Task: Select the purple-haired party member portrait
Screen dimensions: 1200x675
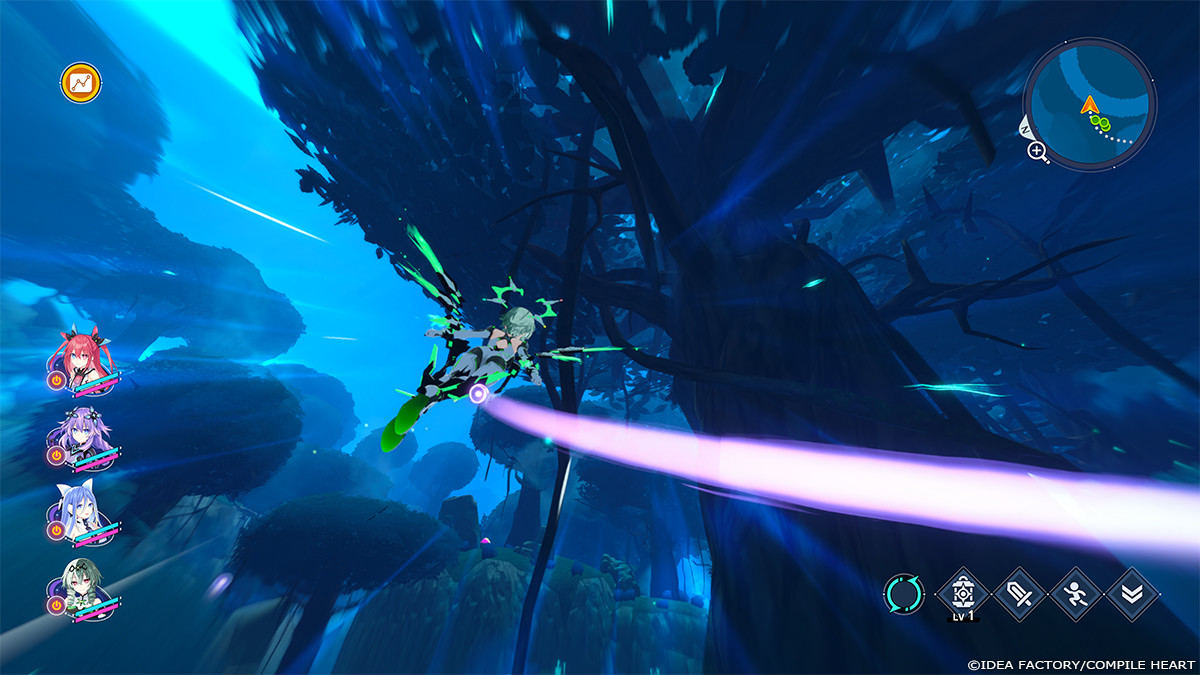Action: (x=82, y=434)
